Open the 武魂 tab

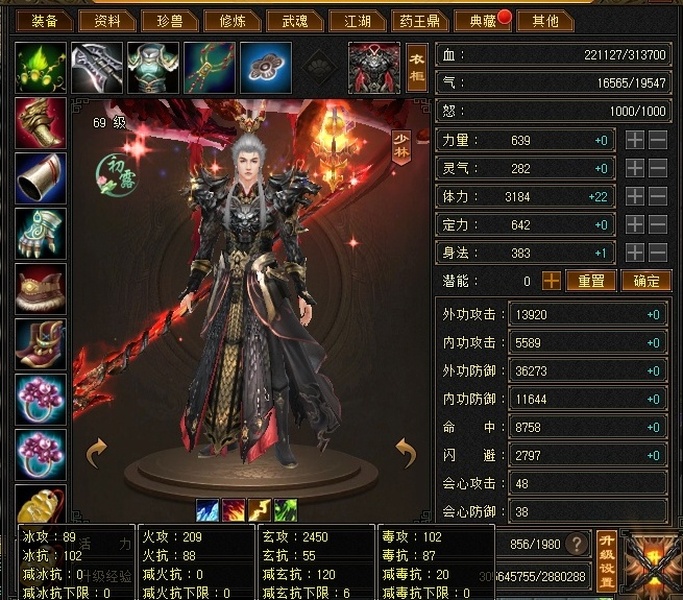295,20
